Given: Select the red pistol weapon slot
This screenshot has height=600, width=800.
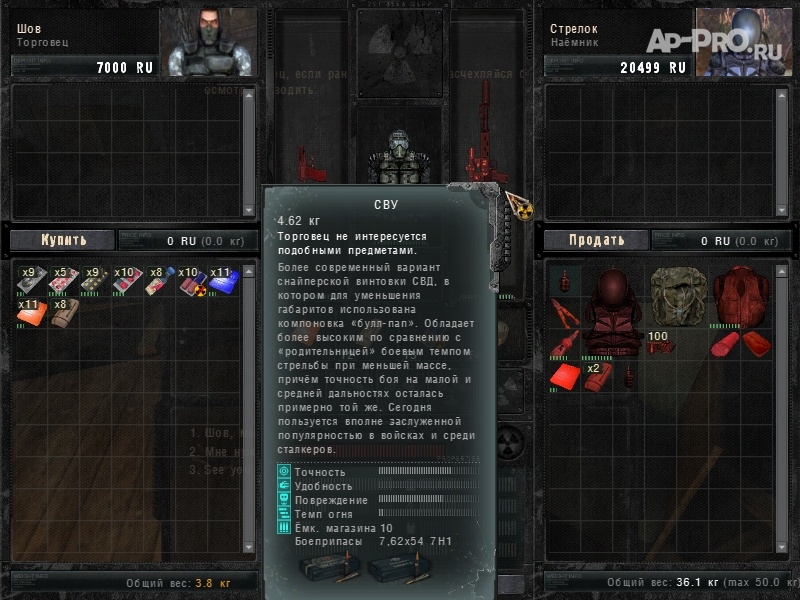Looking at the screenshot, I should [x=307, y=163].
